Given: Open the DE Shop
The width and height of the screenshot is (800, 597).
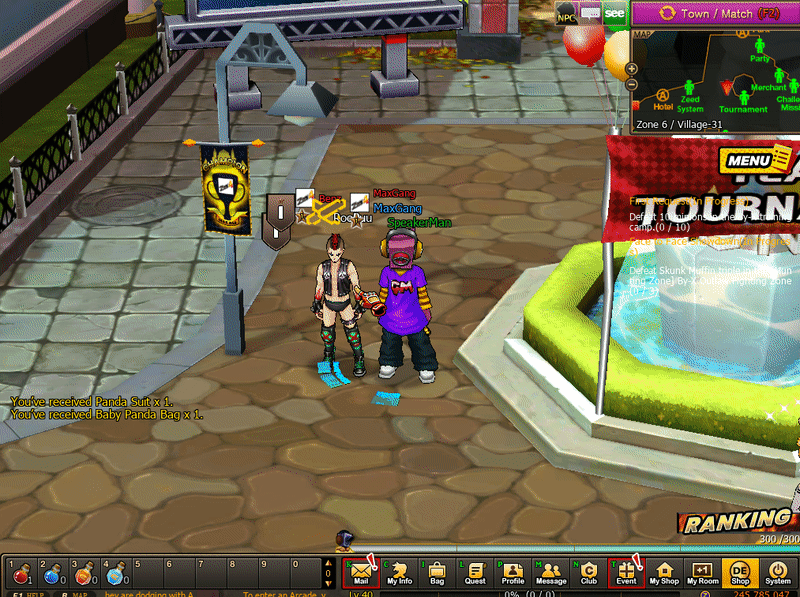Looking at the screenshot, I should [740, 573].
